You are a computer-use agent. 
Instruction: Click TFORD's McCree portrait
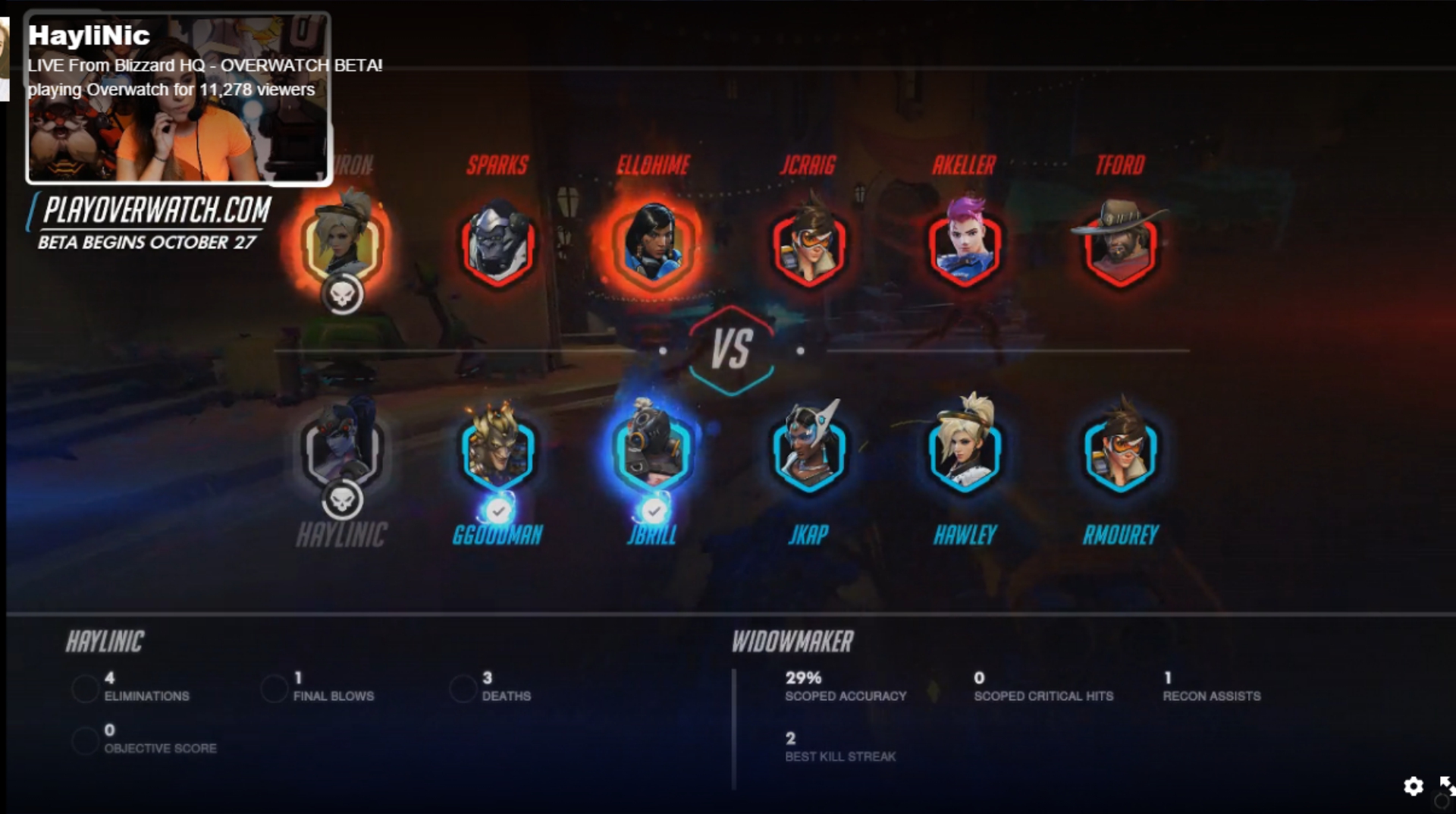tap(1120, 244)
